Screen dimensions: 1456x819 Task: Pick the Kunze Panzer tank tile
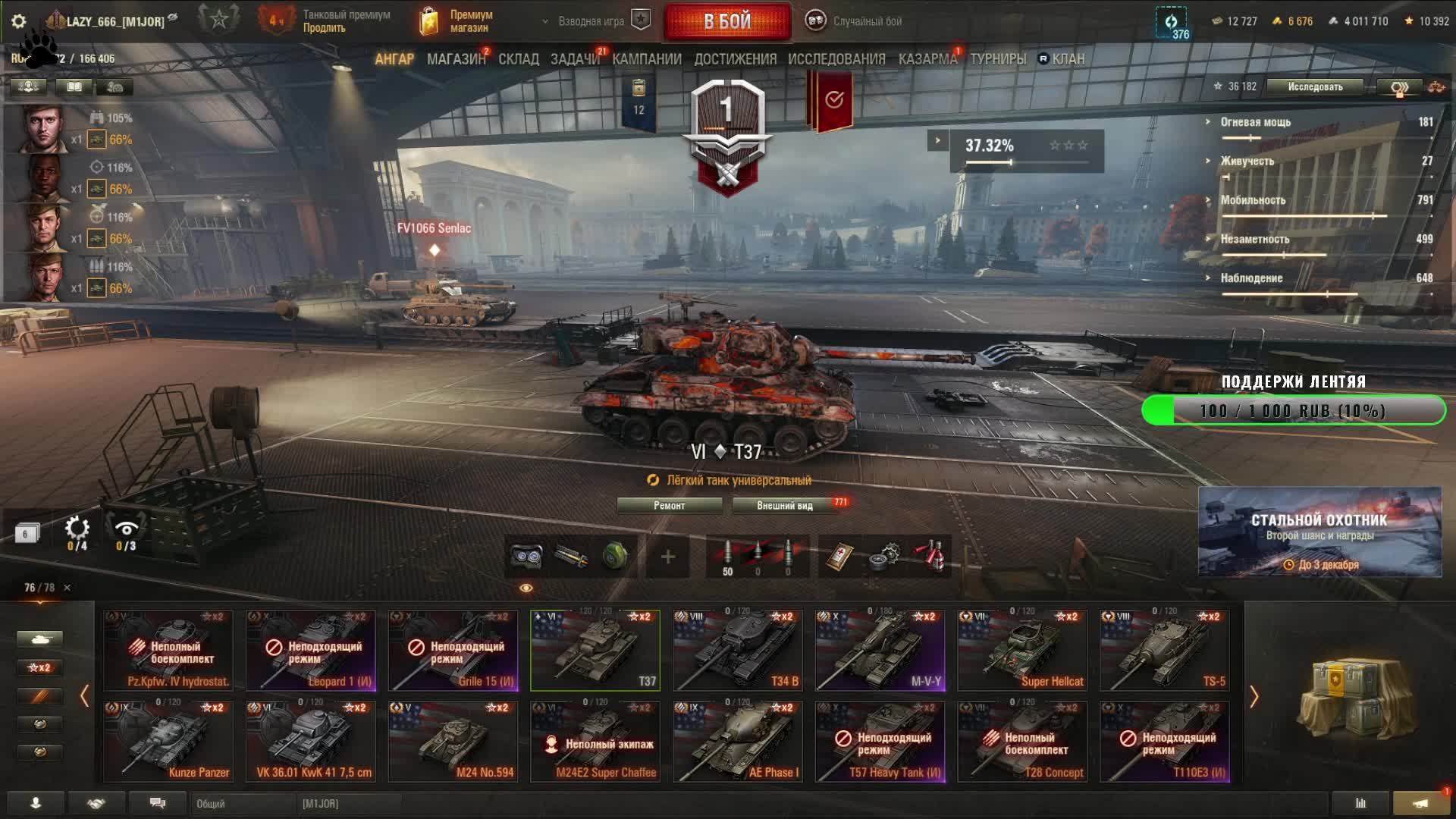click(168, 742)
